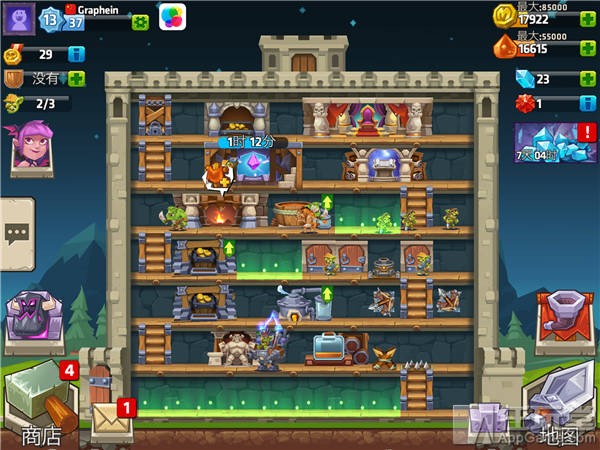The width and height of the screenshot is (600, 450).
Task: Open the mail envelope inbox
Action: coord(111,421)
